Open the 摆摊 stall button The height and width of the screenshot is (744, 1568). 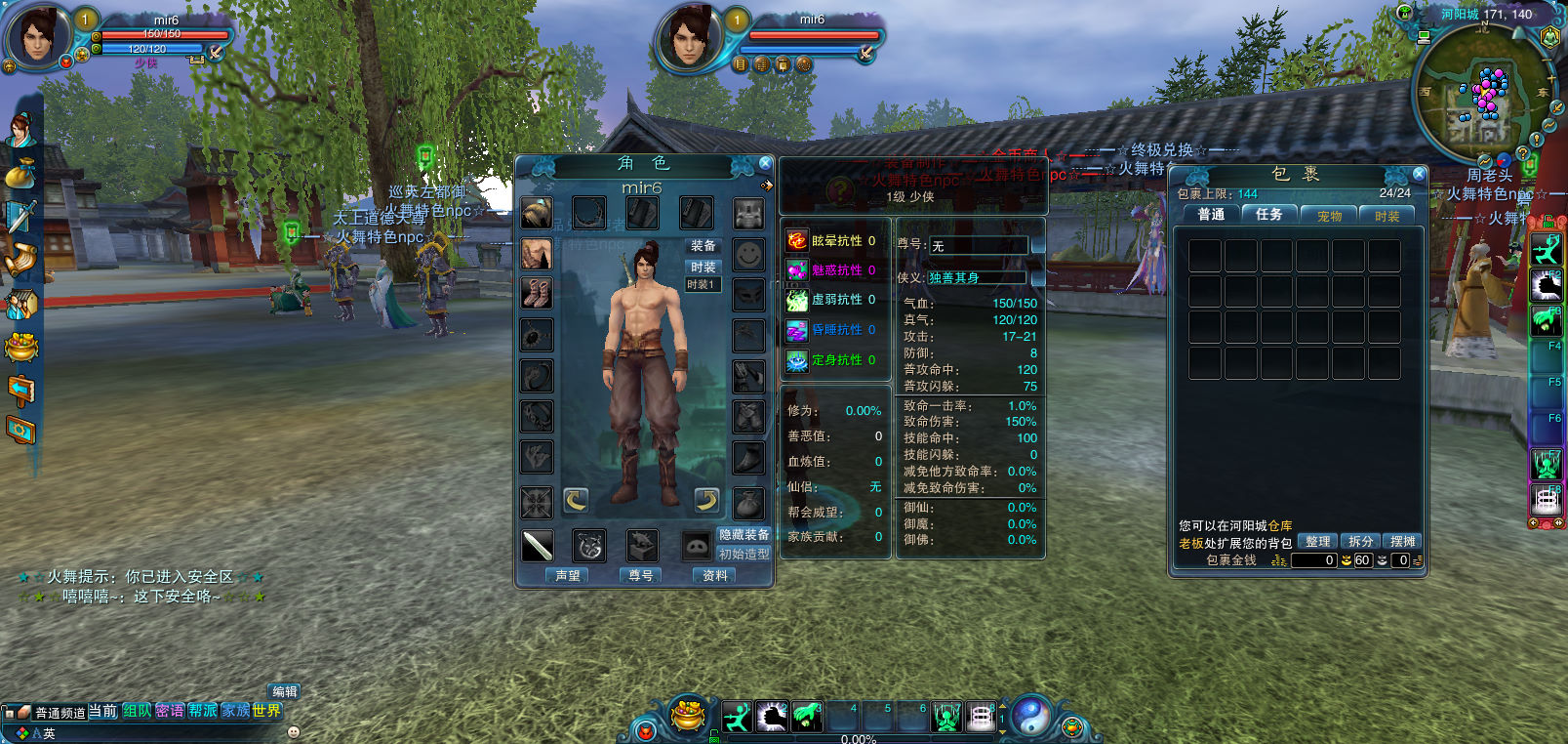click(x=1403, y=541)
